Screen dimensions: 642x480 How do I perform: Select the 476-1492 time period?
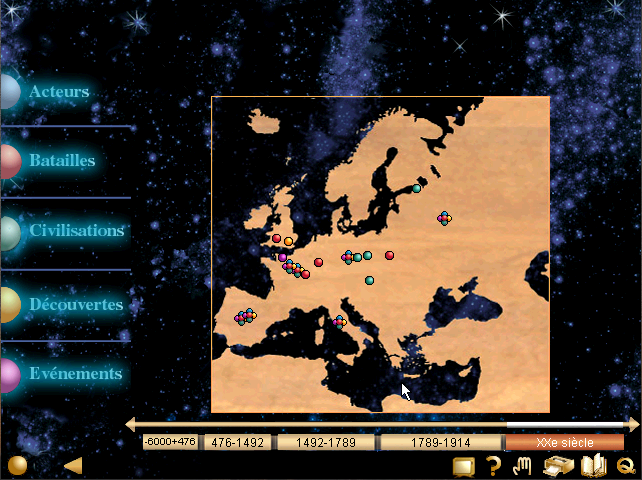click(238, 442)
